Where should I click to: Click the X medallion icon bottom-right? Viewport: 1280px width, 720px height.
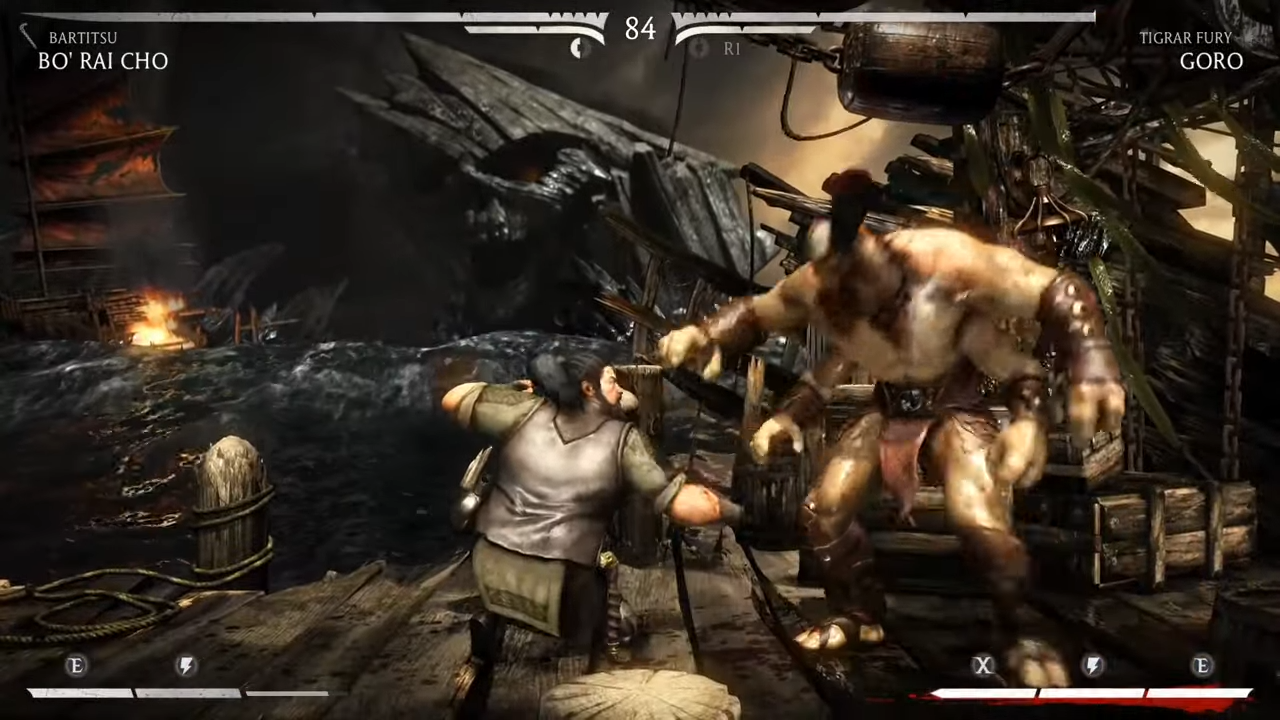point(983,666)
